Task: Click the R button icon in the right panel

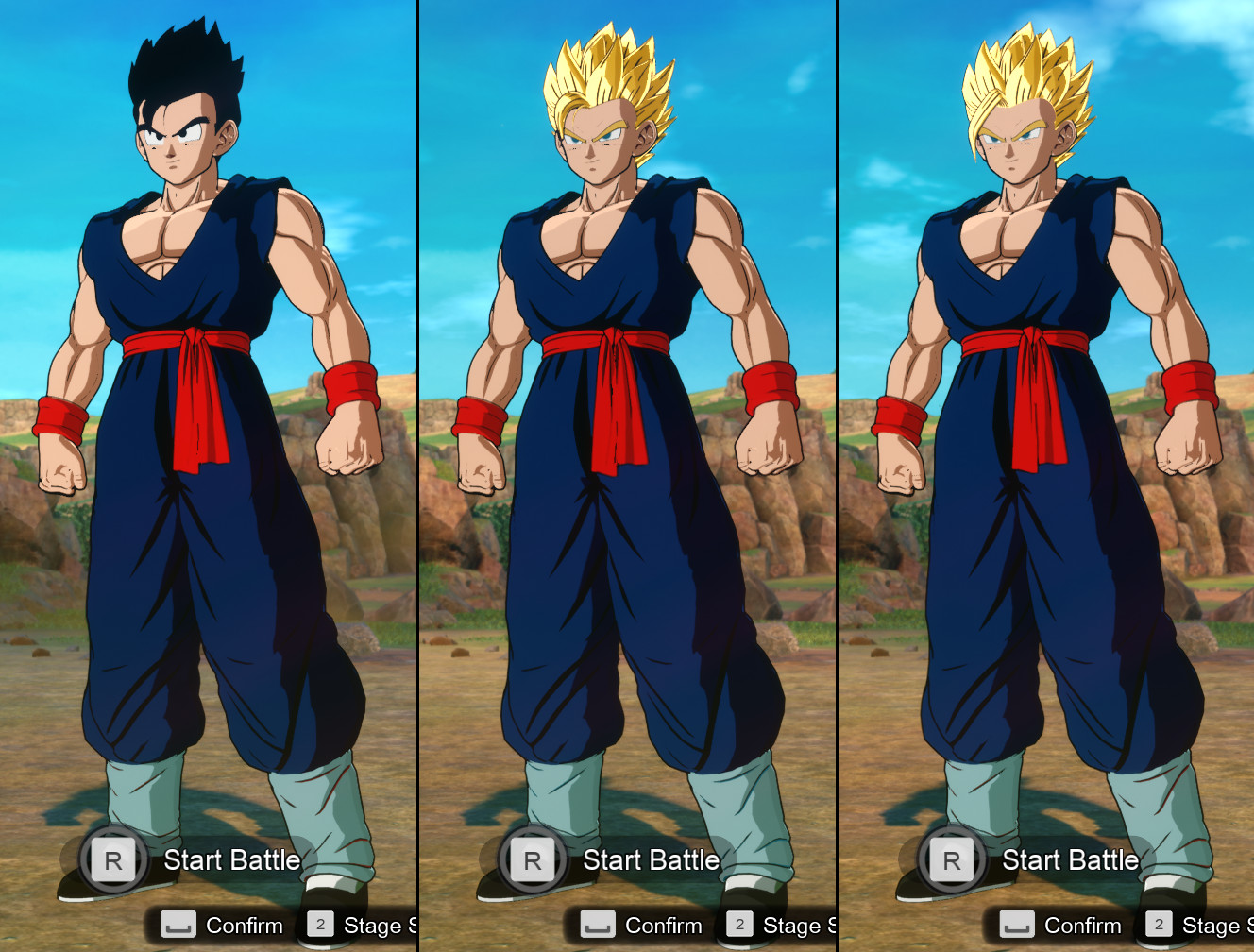Action: [x=953, y=860]
